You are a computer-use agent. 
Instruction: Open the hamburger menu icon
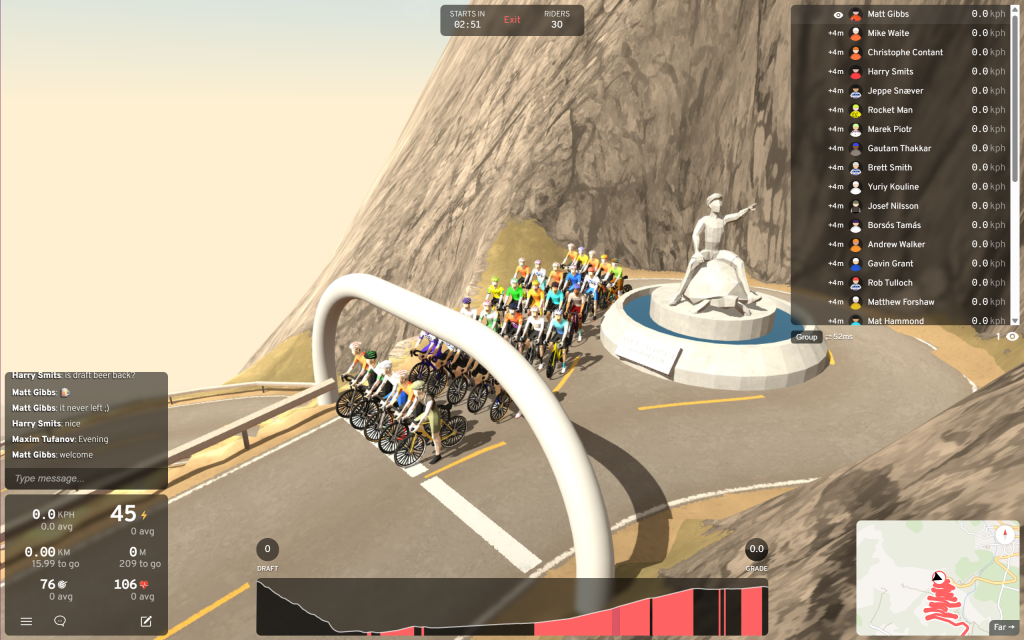(27, 621)
